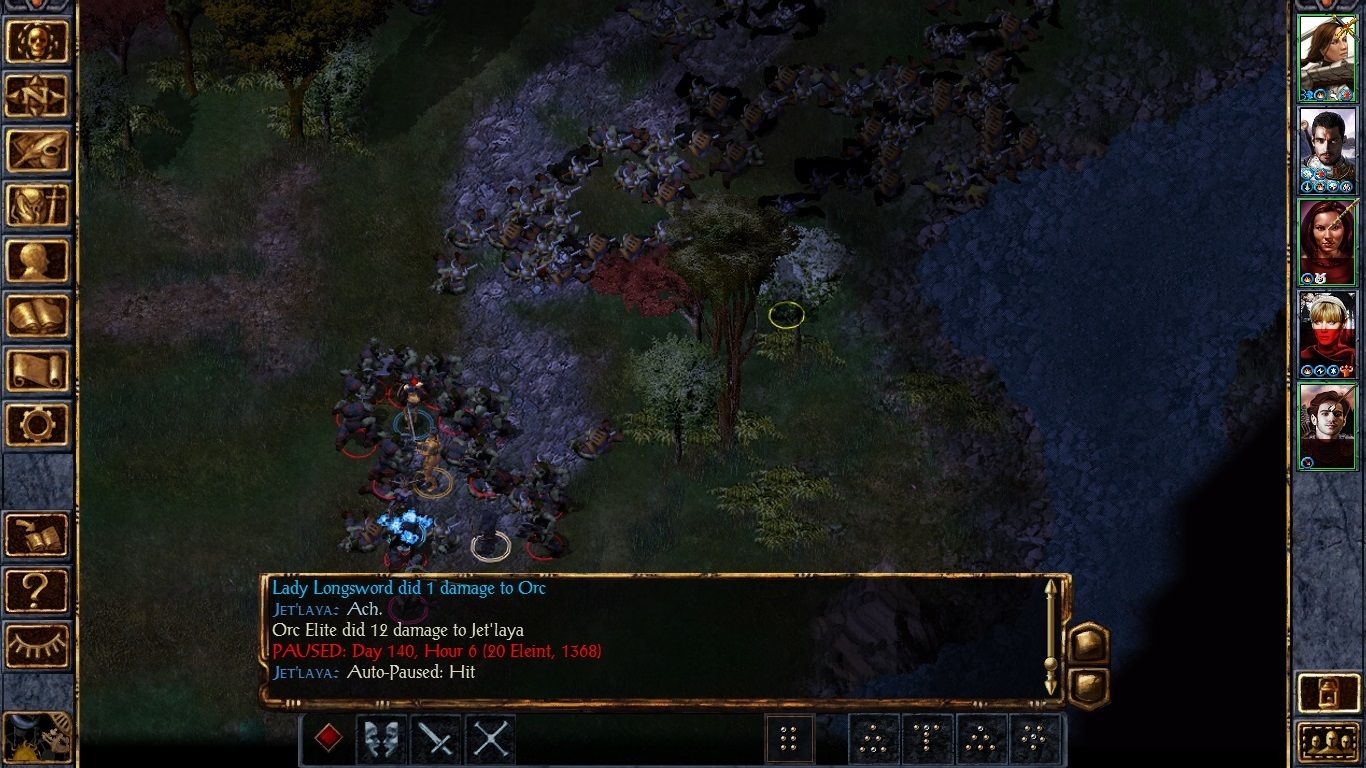Open game options with the gear icon
1366x768 pixels.
38,424
